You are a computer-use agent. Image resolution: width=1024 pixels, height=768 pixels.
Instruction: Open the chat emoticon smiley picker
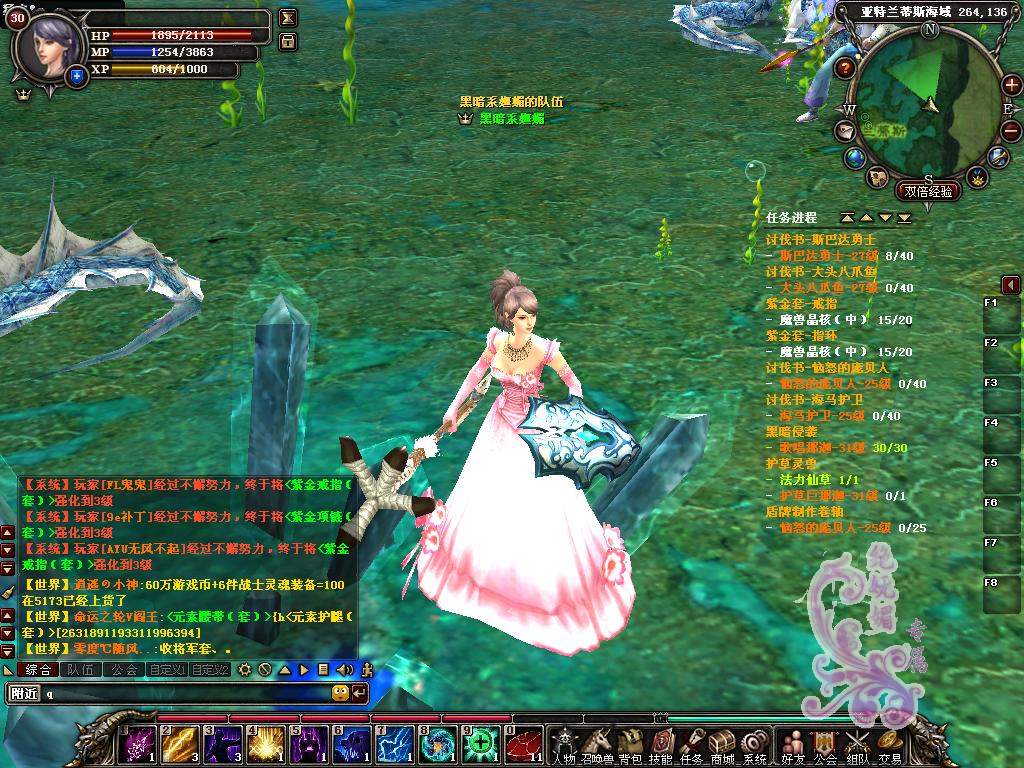coord(340,692)
